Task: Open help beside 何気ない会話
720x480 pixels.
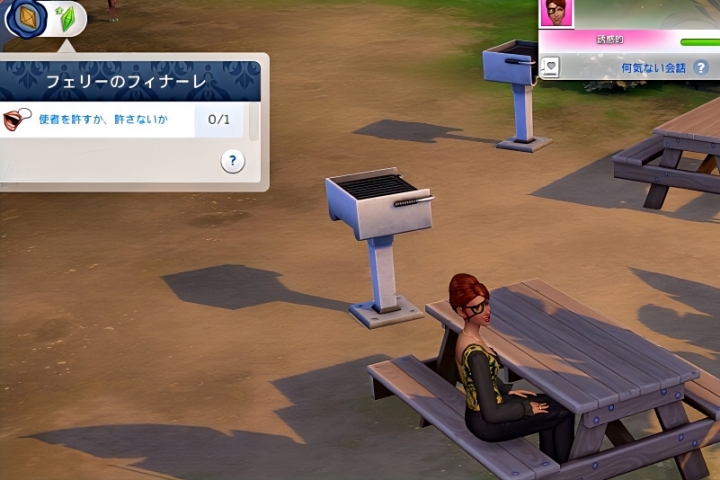Action: pyautogui.click(x=701, y=68)
